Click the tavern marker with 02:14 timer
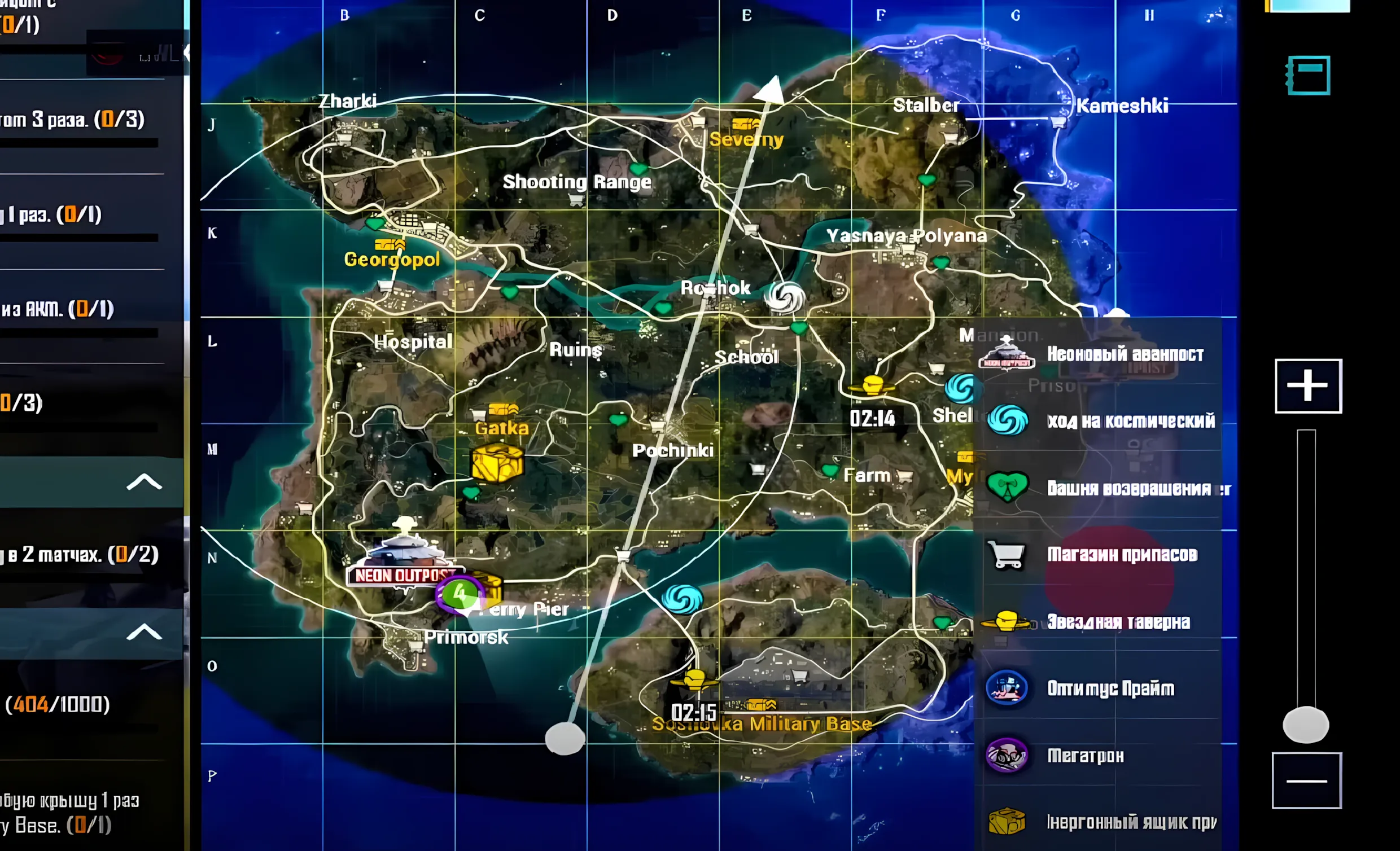Screen dimensions: 1400x851 [x=872, y=386]
